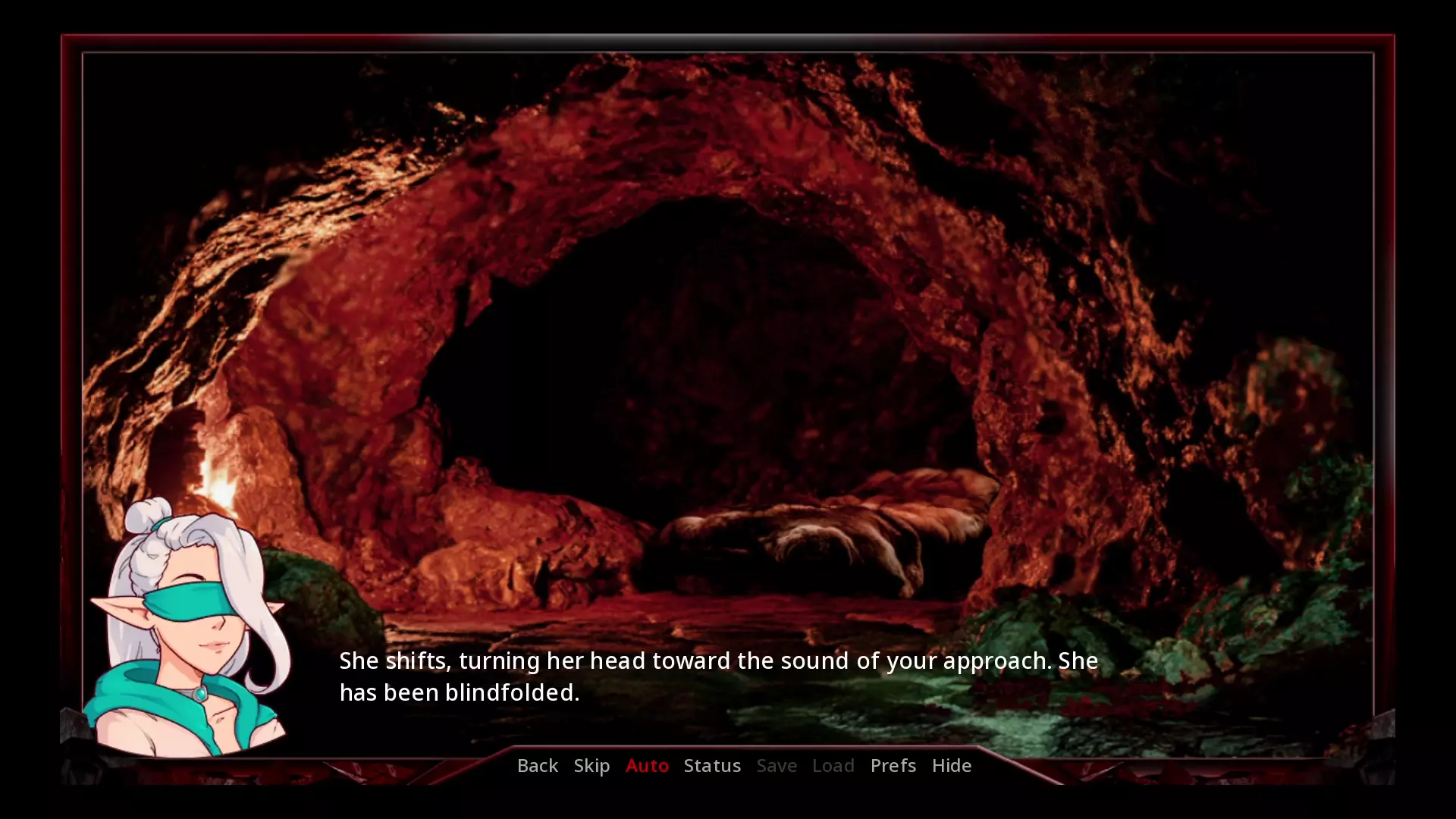The height and width of the screenshot is (819, 1456).
Task: Click the Save button
Action: [777, 765]
